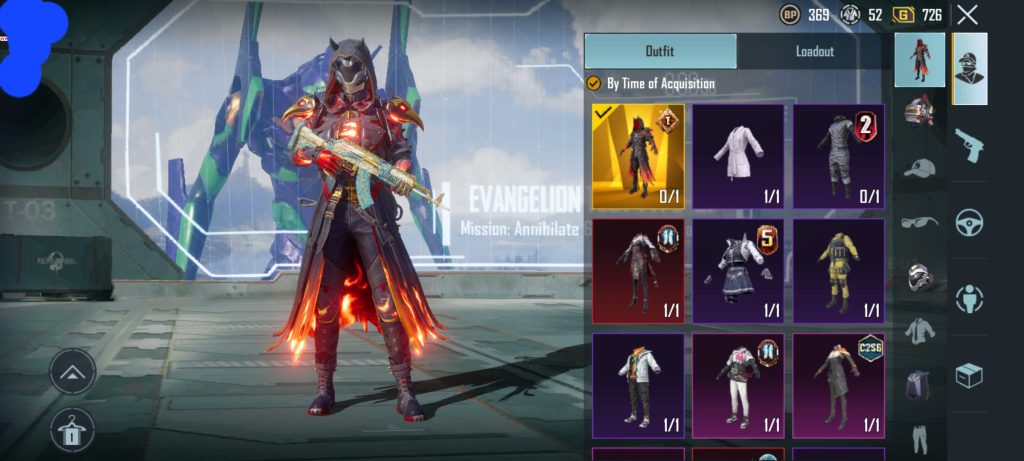Image resolution: width=1024 pixels, height=461 pixels.
Task: Switch to the pistol weapon skins section
Action: pyautogui.click(x=969, y=146)
